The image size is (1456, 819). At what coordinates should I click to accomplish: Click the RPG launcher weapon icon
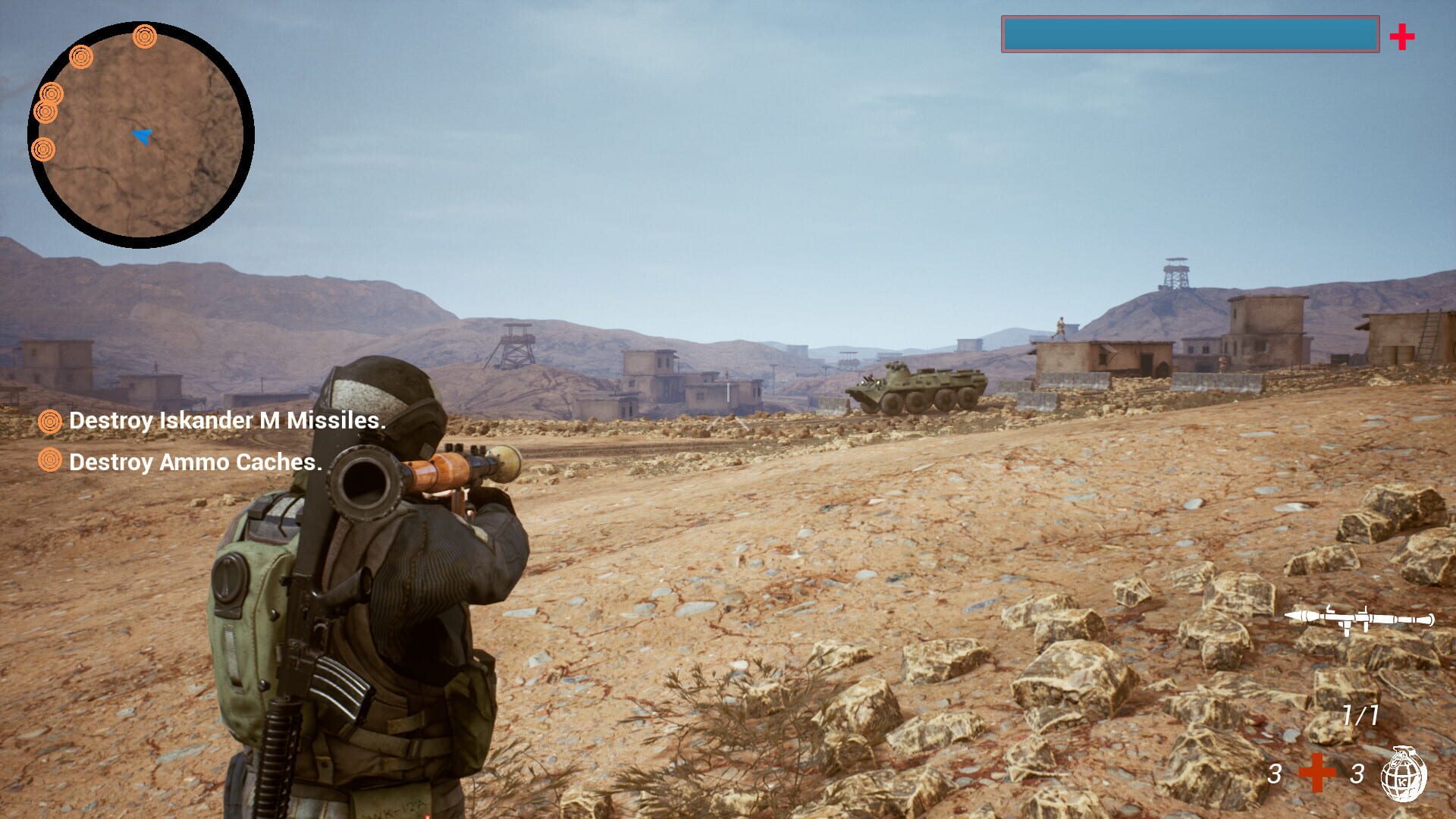(x=1359, y=619)
